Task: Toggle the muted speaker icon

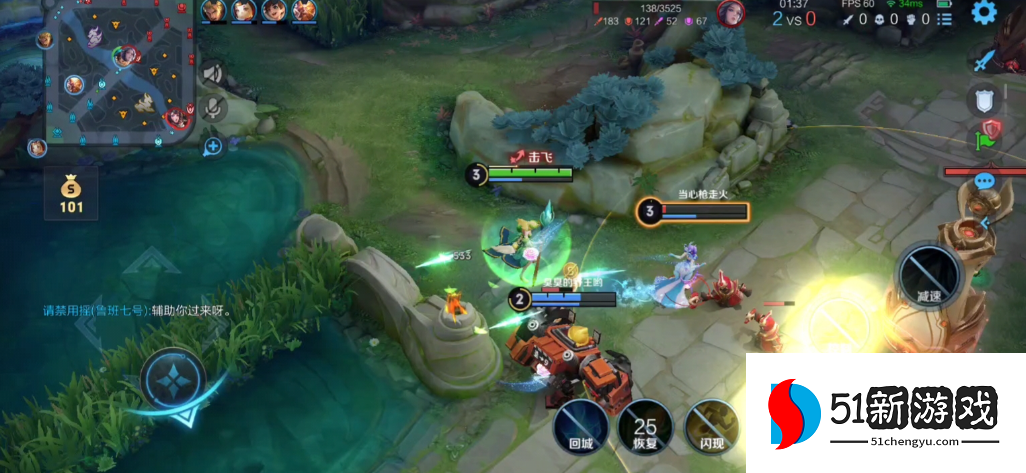Action: click(x=213, y=73)
